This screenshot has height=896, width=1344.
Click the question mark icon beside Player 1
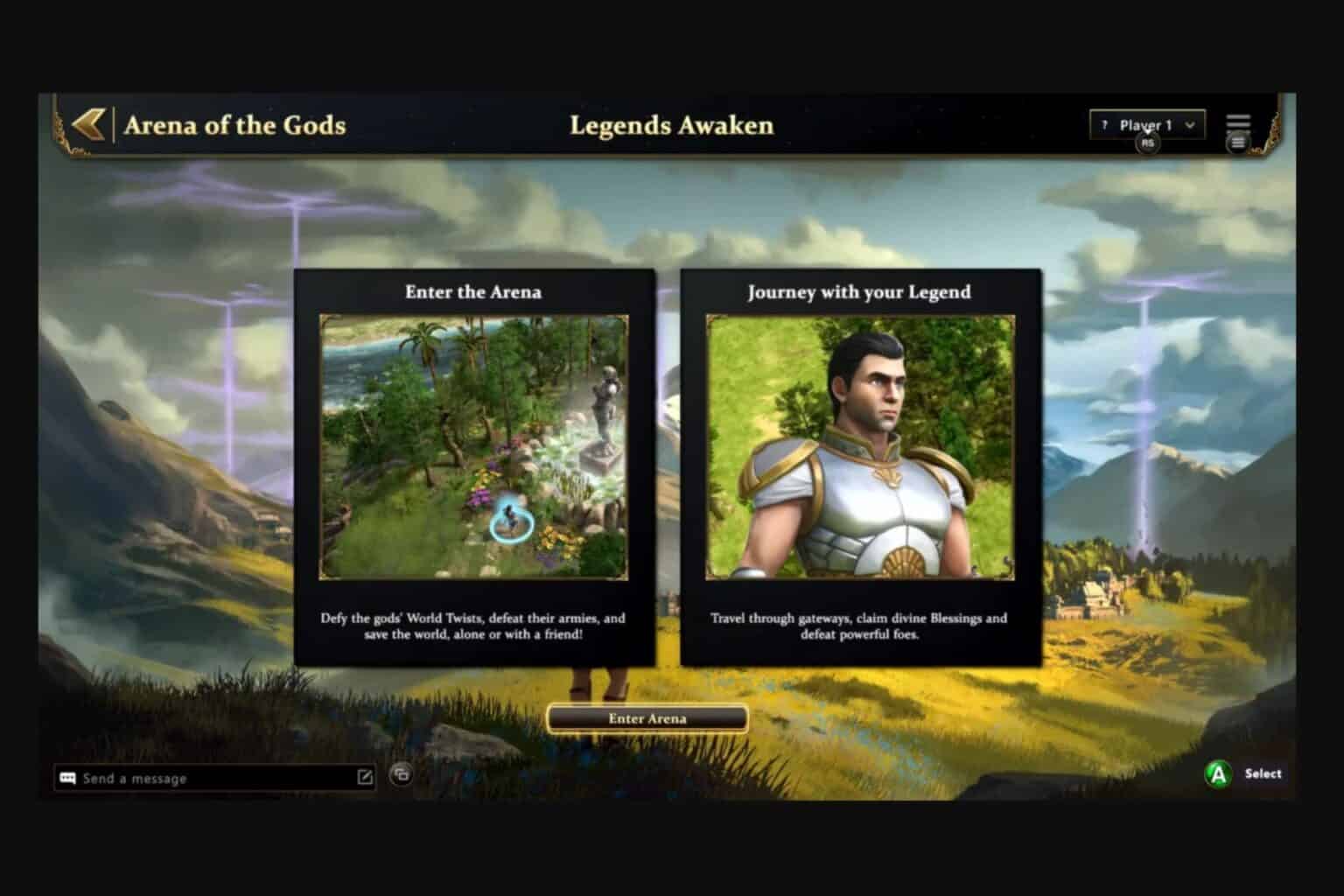(x=1104, y=125)
